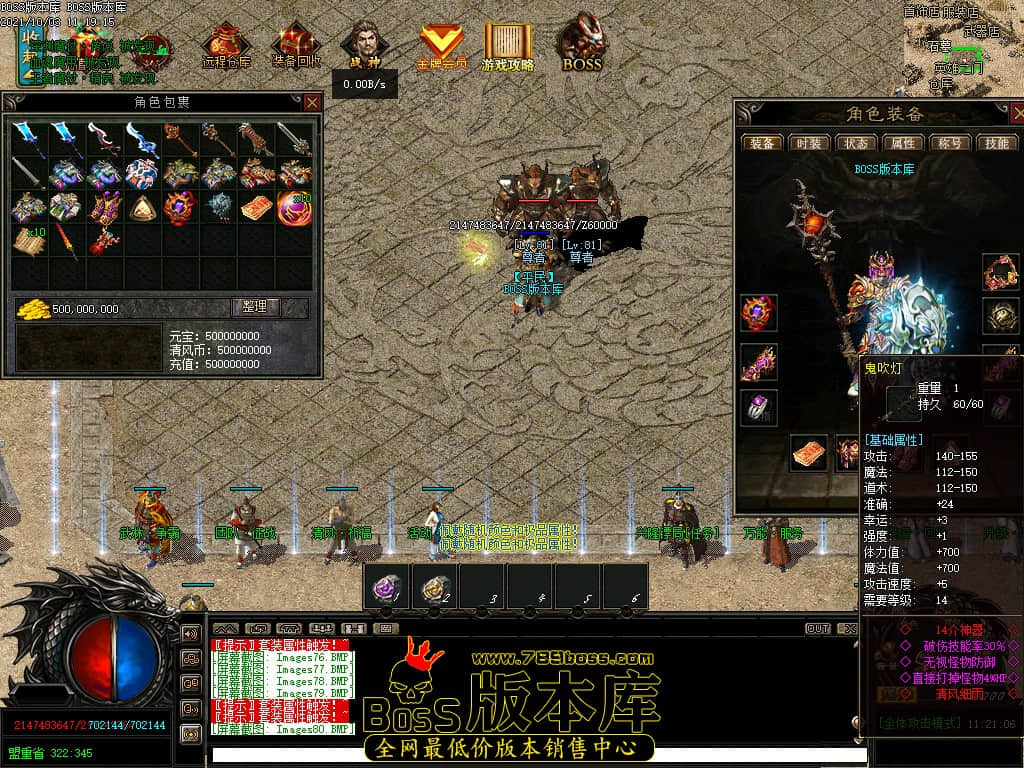Select the 装备 equipment tab
Screen dimensions: 1024x768
coord(762,143)
